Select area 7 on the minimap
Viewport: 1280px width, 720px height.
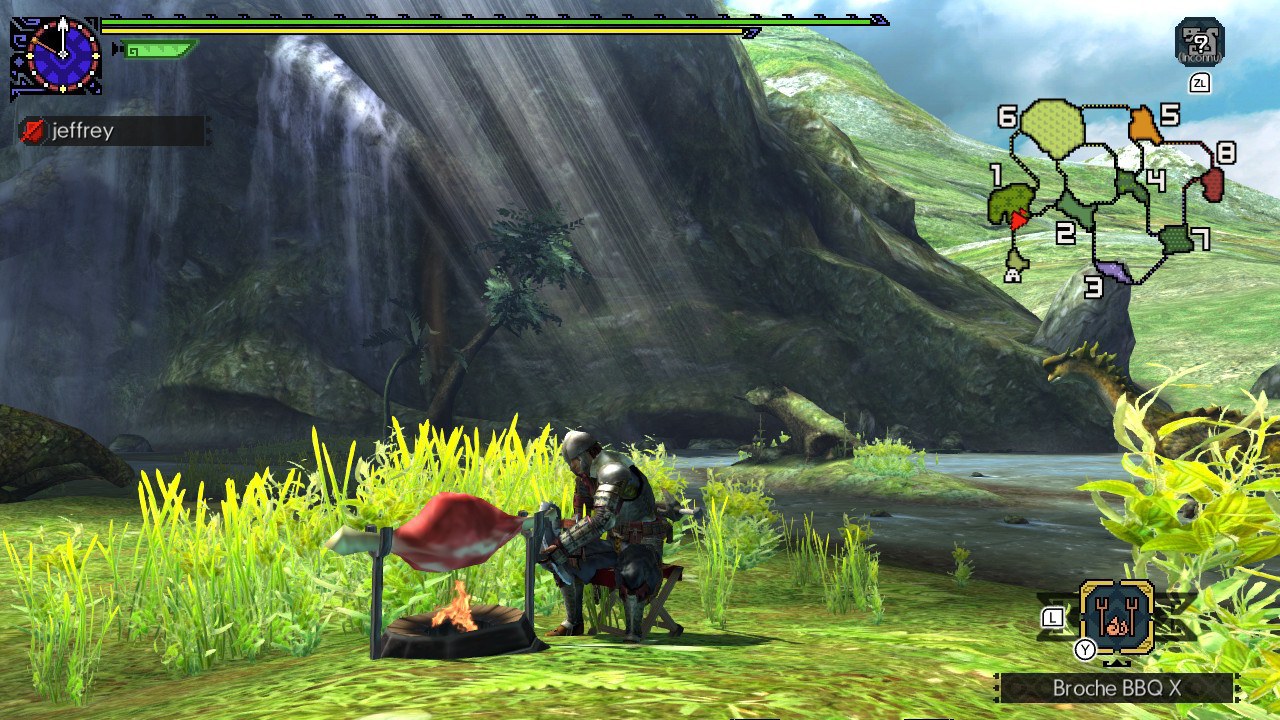point(1175,240)
